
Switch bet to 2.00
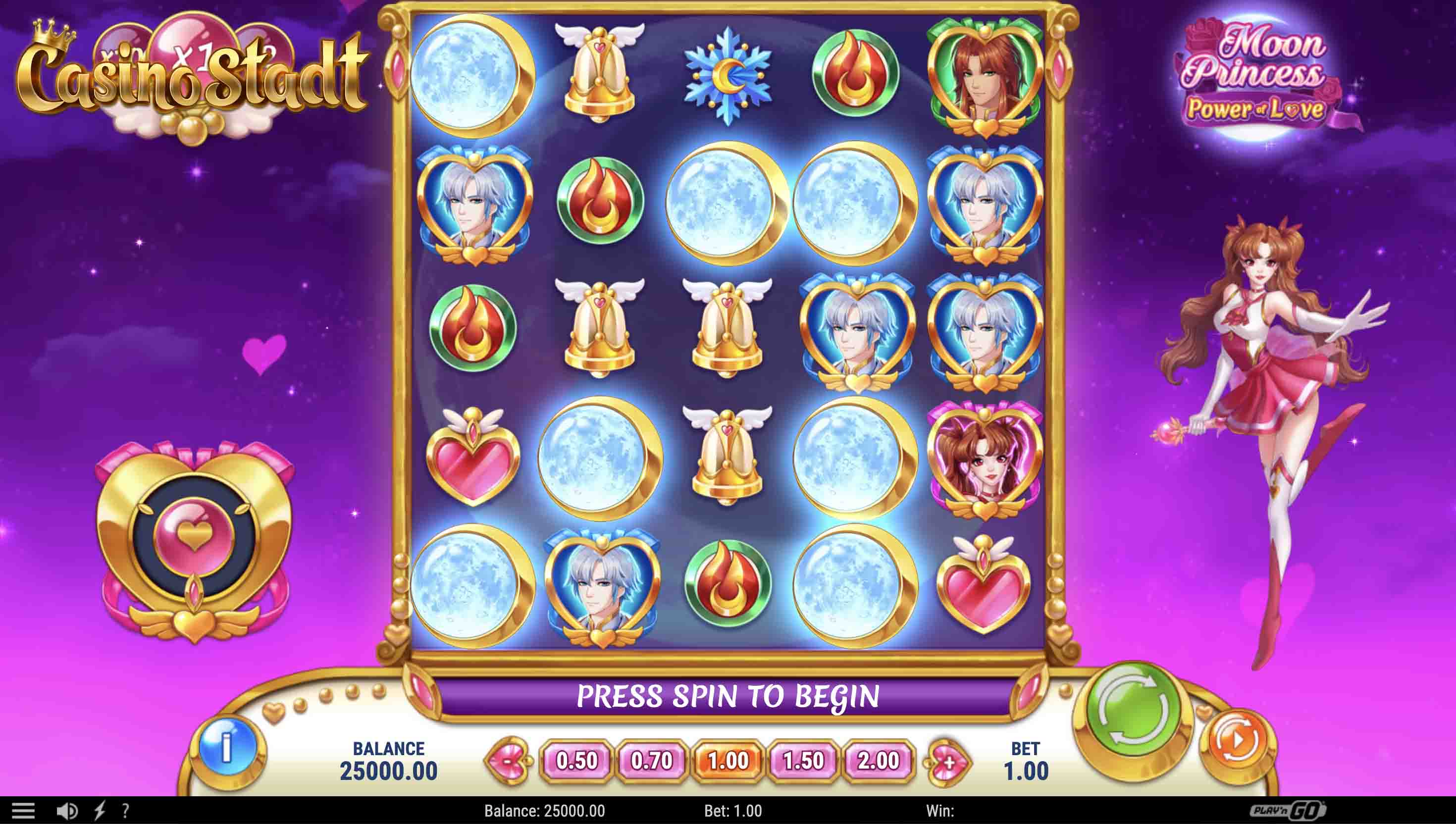(x=878, y=761)
